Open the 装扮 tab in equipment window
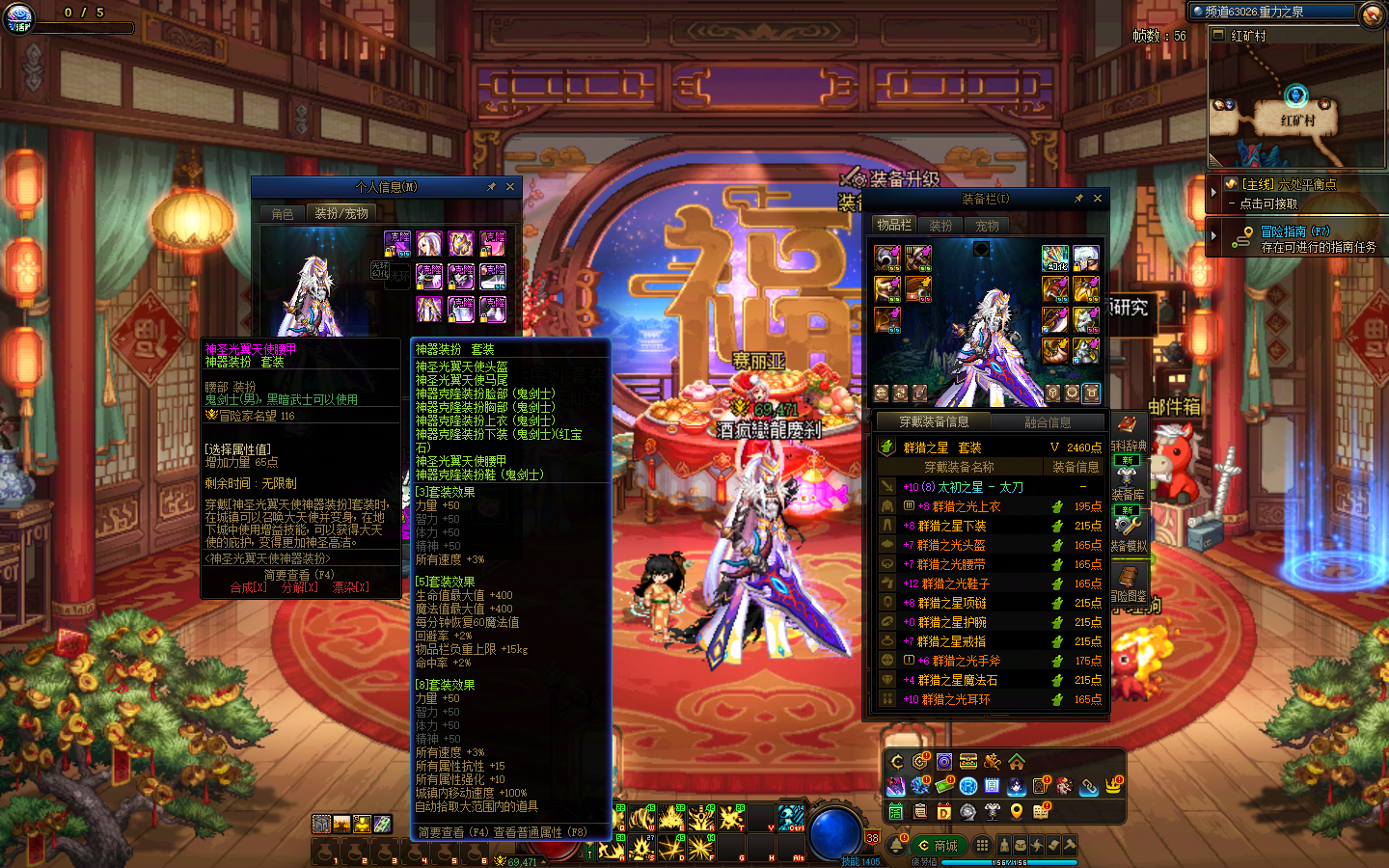This screenshot has width=1389, height=868. (940, 226)
